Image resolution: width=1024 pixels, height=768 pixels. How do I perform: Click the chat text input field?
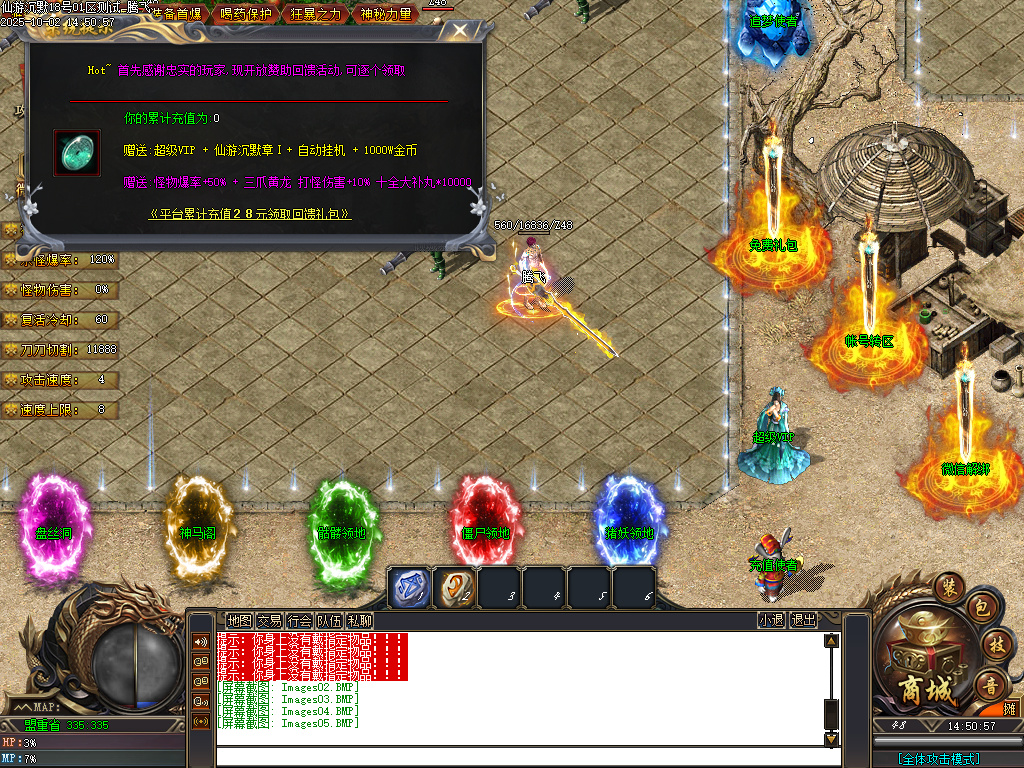(x=520, y=756)
